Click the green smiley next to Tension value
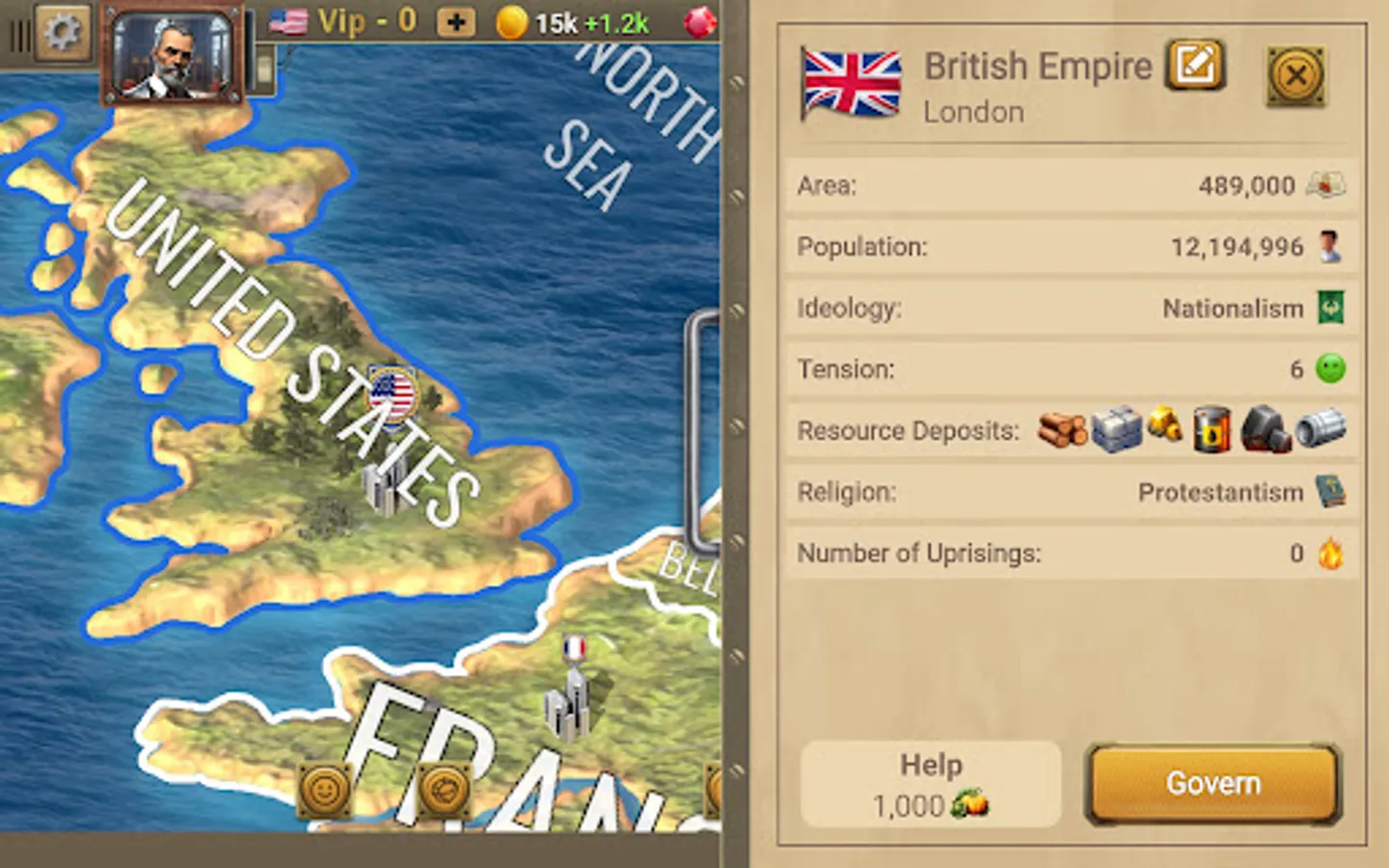 coord(1332,369)
